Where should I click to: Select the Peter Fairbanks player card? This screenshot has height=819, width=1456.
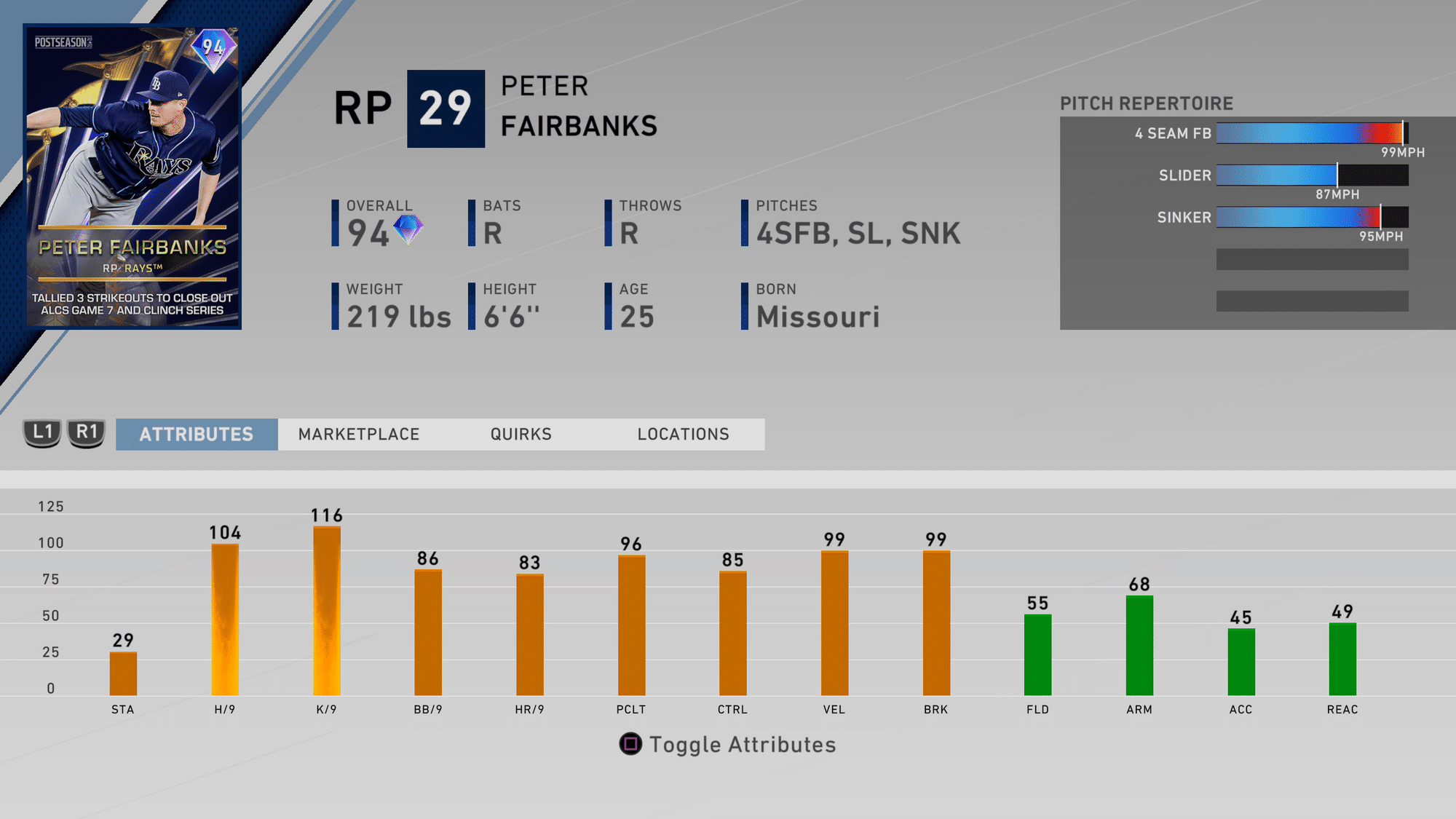(132, 177)
